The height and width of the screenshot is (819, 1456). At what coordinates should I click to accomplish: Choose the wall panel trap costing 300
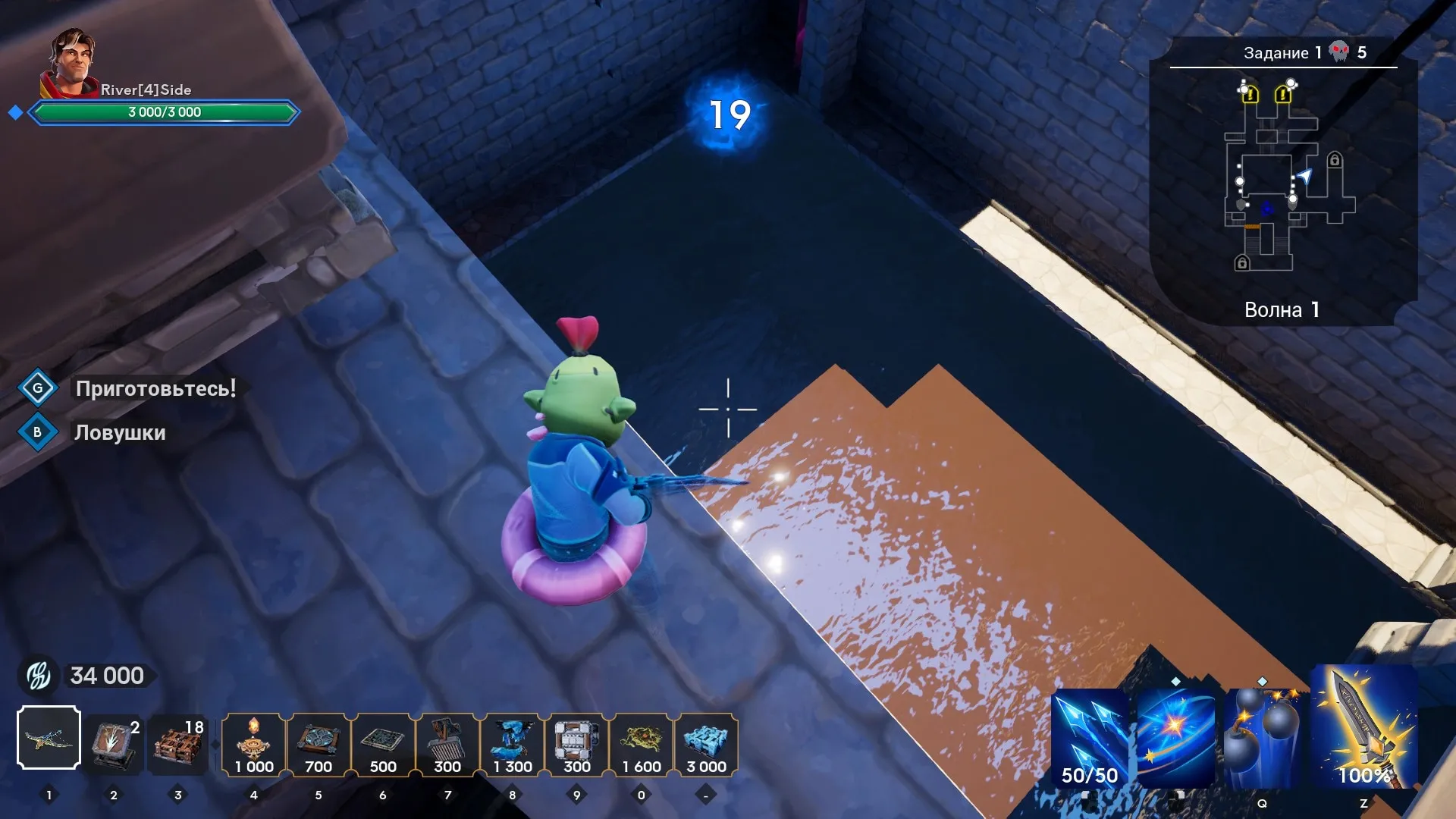pyautogui.click(x=577, y=745)
